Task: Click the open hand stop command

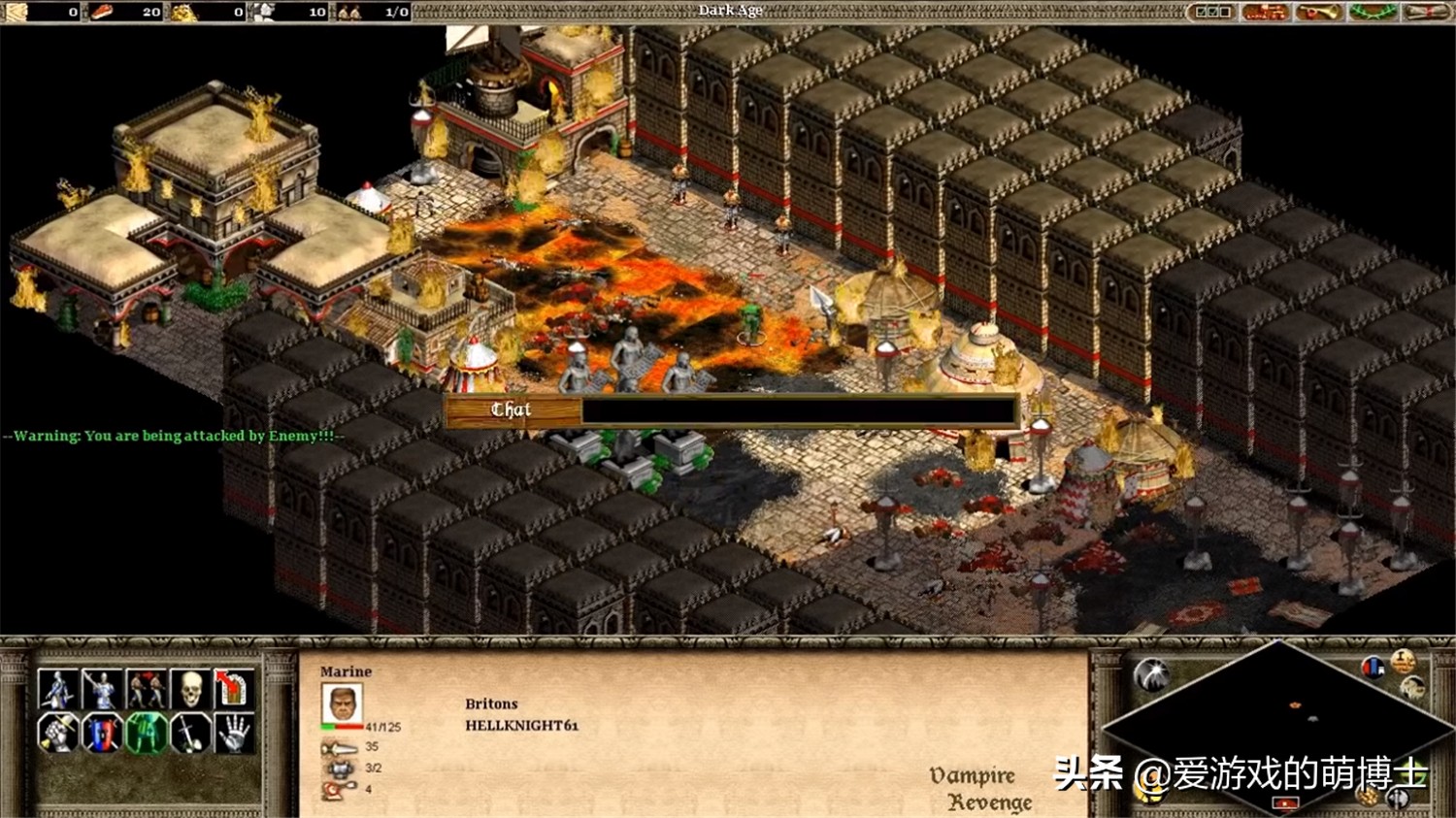Action: (x=233, y=734)
